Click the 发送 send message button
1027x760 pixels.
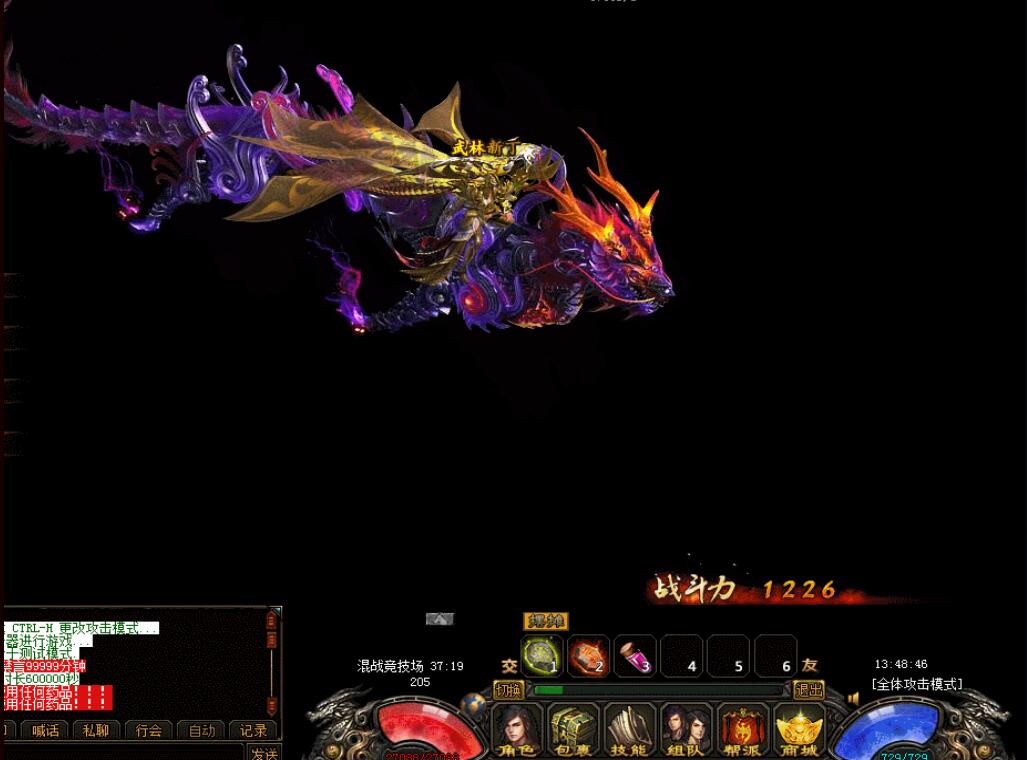[264, 753]
